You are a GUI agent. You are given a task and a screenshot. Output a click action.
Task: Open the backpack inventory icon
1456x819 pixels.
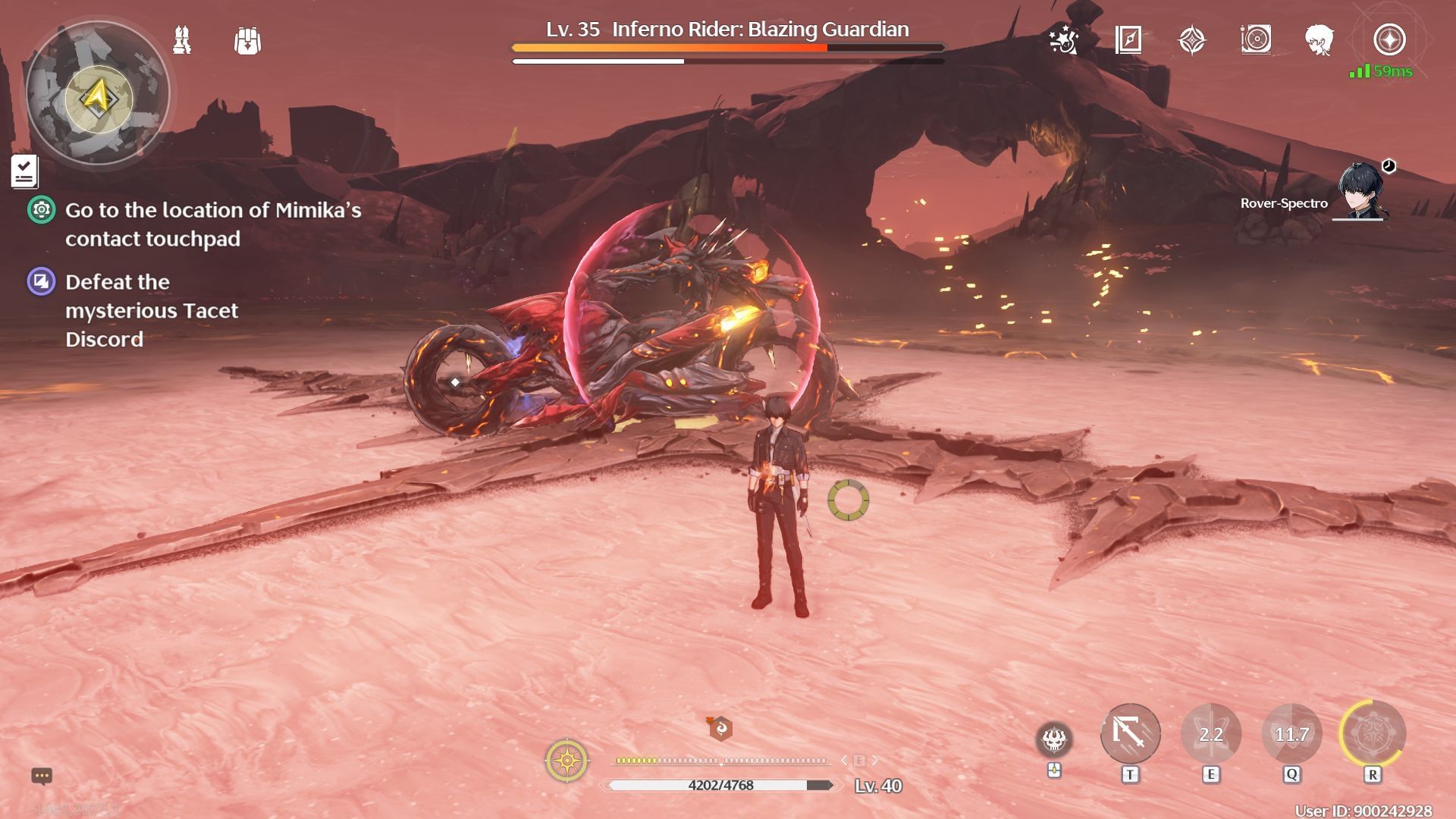(247, 41)
